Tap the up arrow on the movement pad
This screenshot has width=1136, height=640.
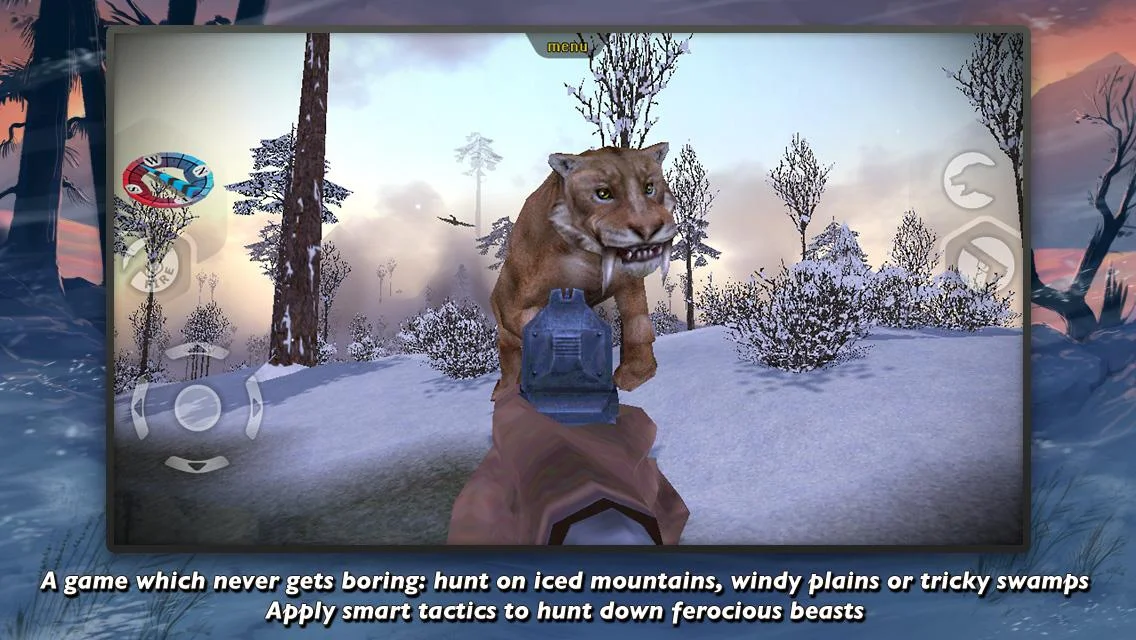pos(197,350)
